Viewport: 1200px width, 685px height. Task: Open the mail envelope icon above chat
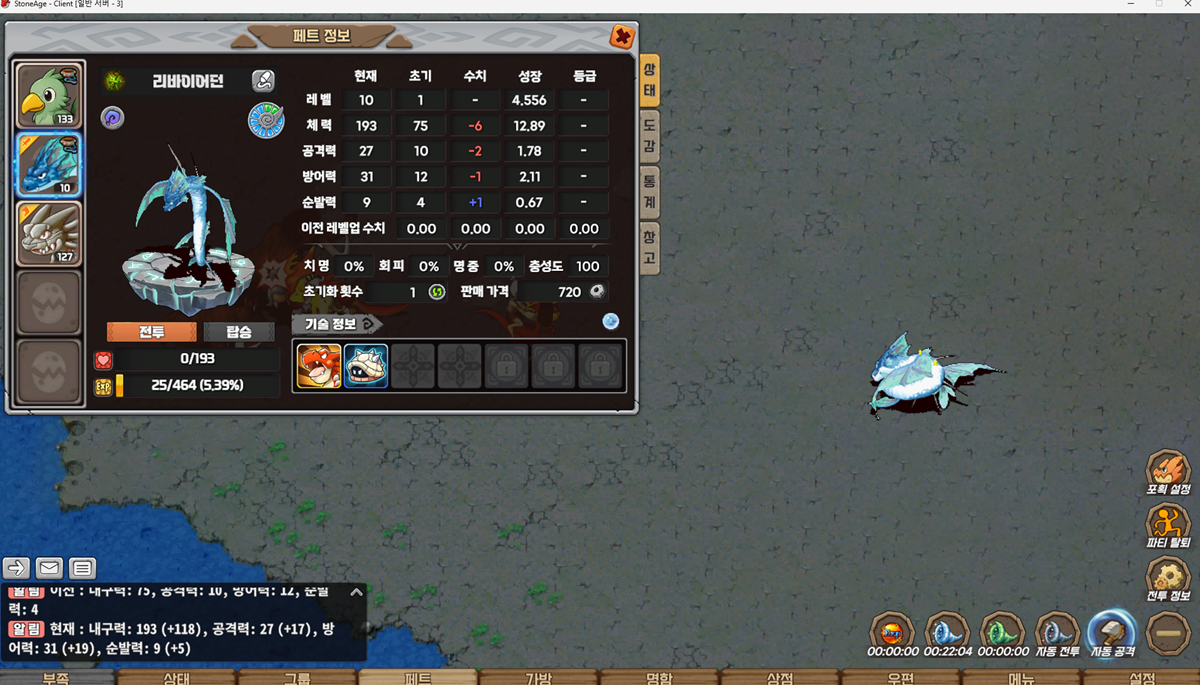[49, 568]
